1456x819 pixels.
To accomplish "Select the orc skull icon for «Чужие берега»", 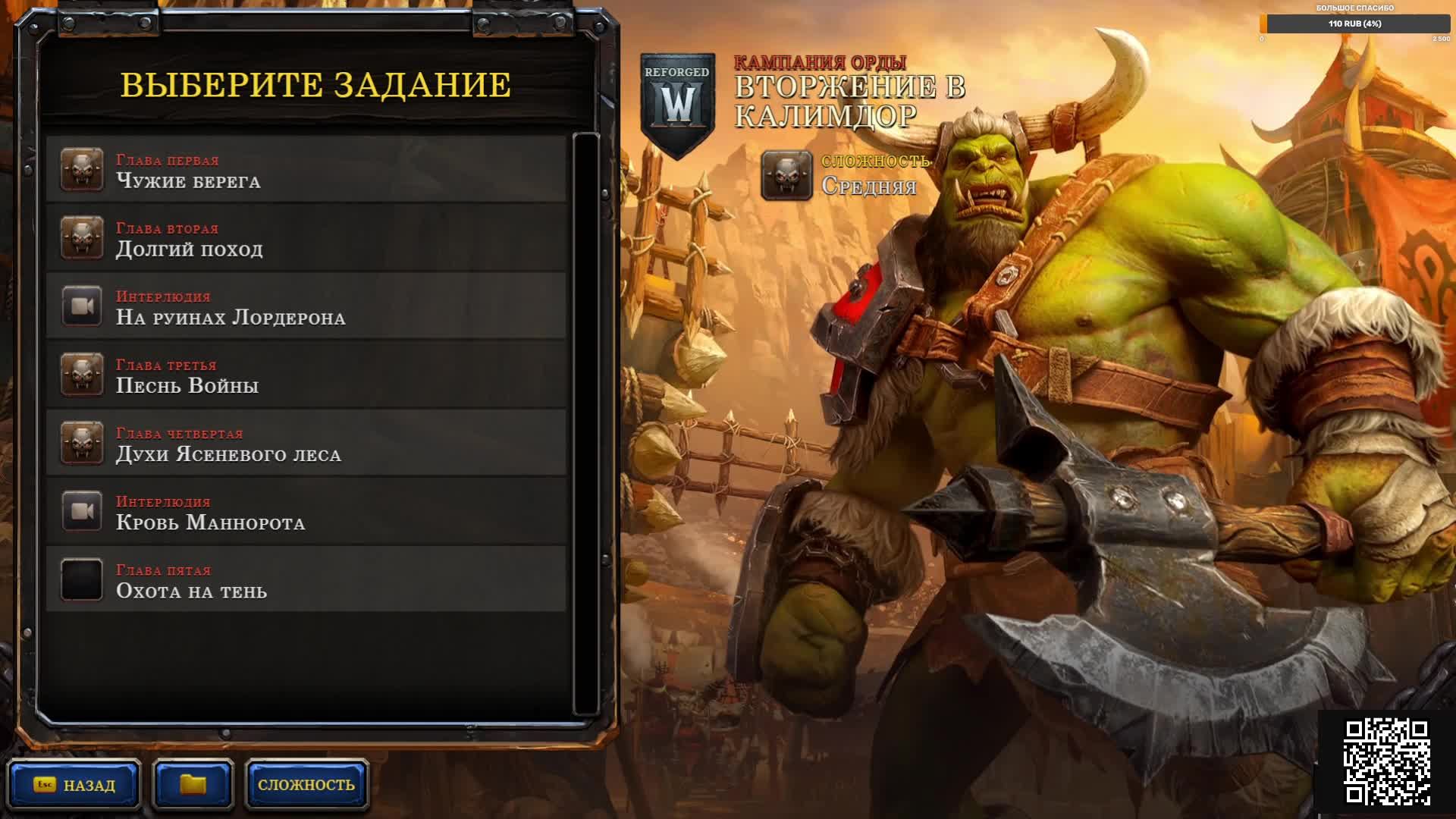I will [81, 169].
